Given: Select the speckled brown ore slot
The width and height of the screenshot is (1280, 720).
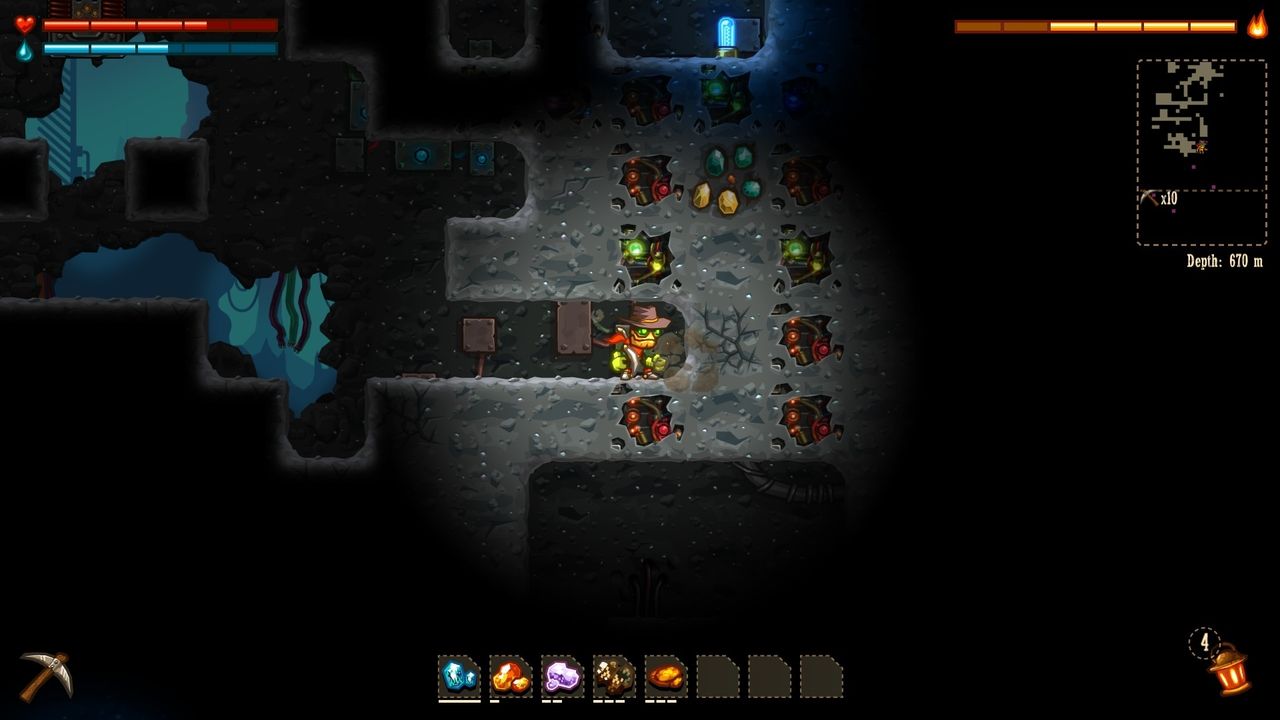Looking at the screenshot, I should click(614, 676).
